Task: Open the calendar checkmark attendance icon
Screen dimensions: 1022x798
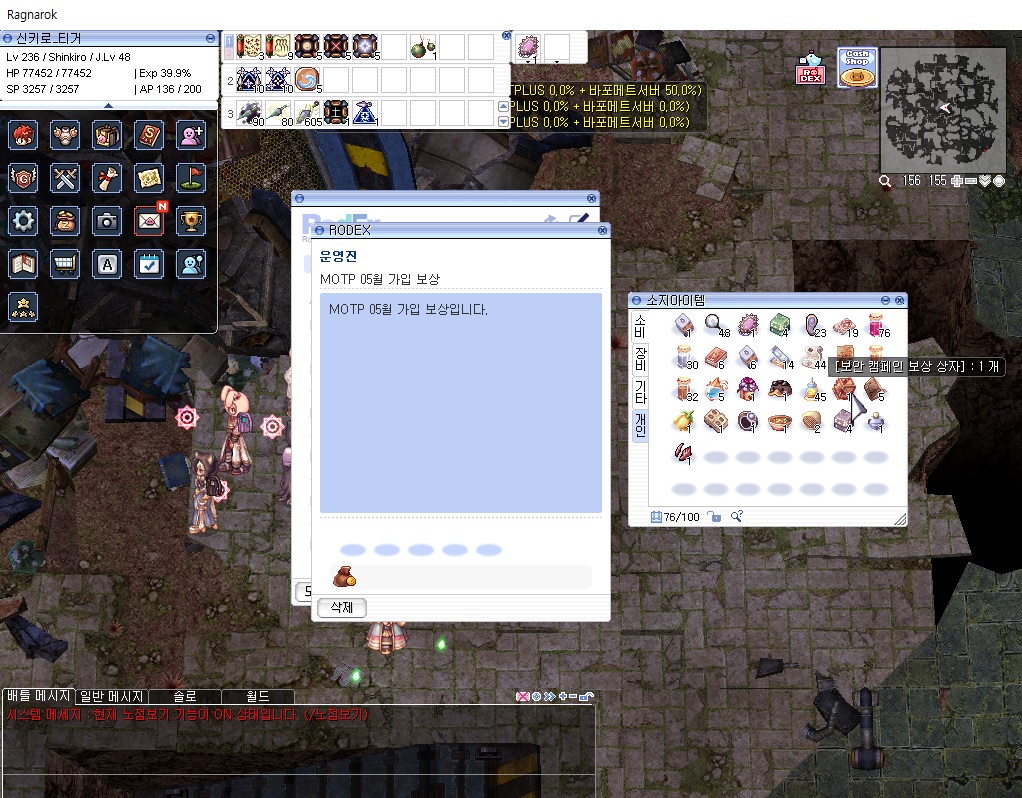Action: 149,263
